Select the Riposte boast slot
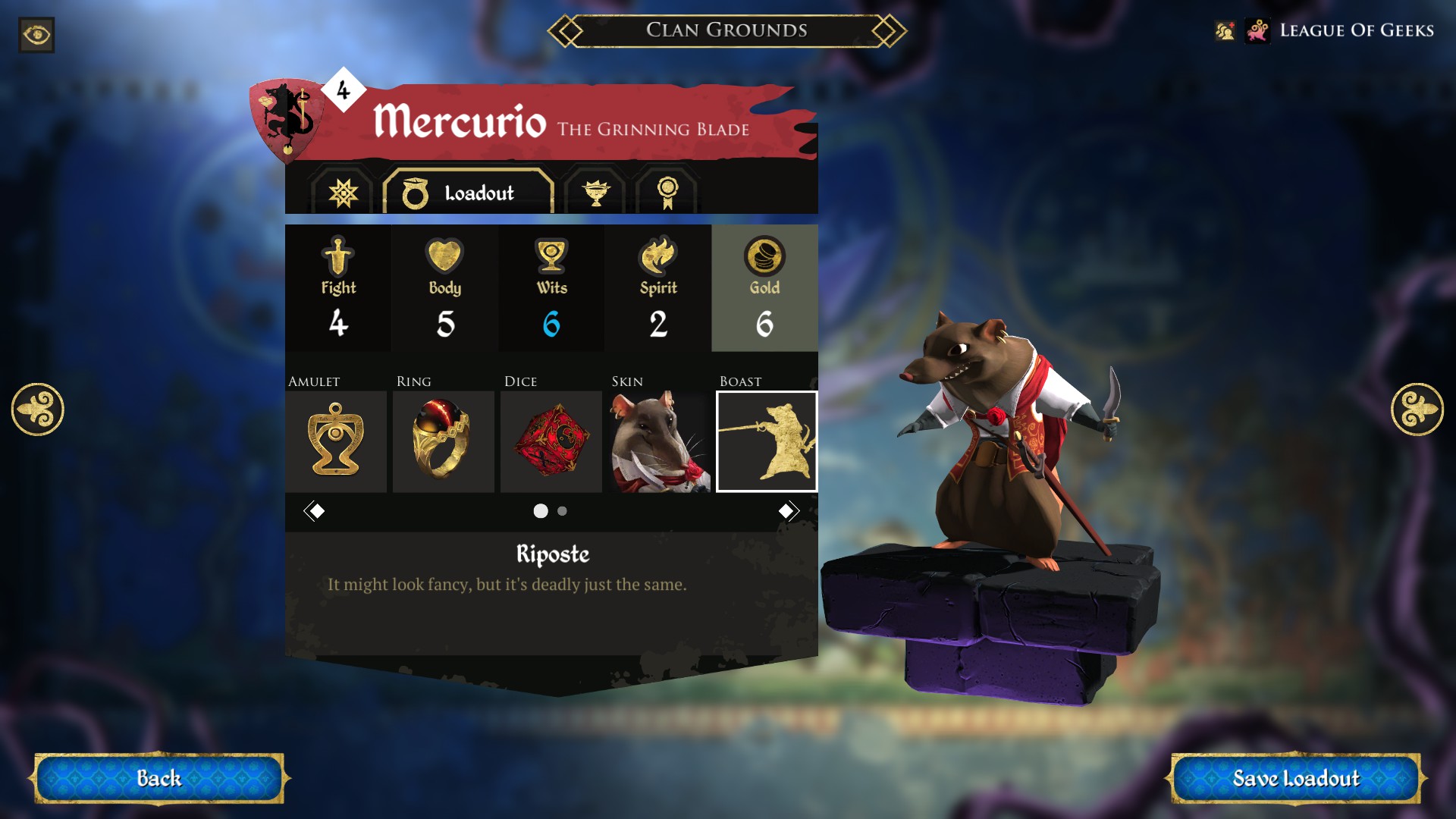The height and width of the screenshot is (819, 1456). (x=767, y=441)
